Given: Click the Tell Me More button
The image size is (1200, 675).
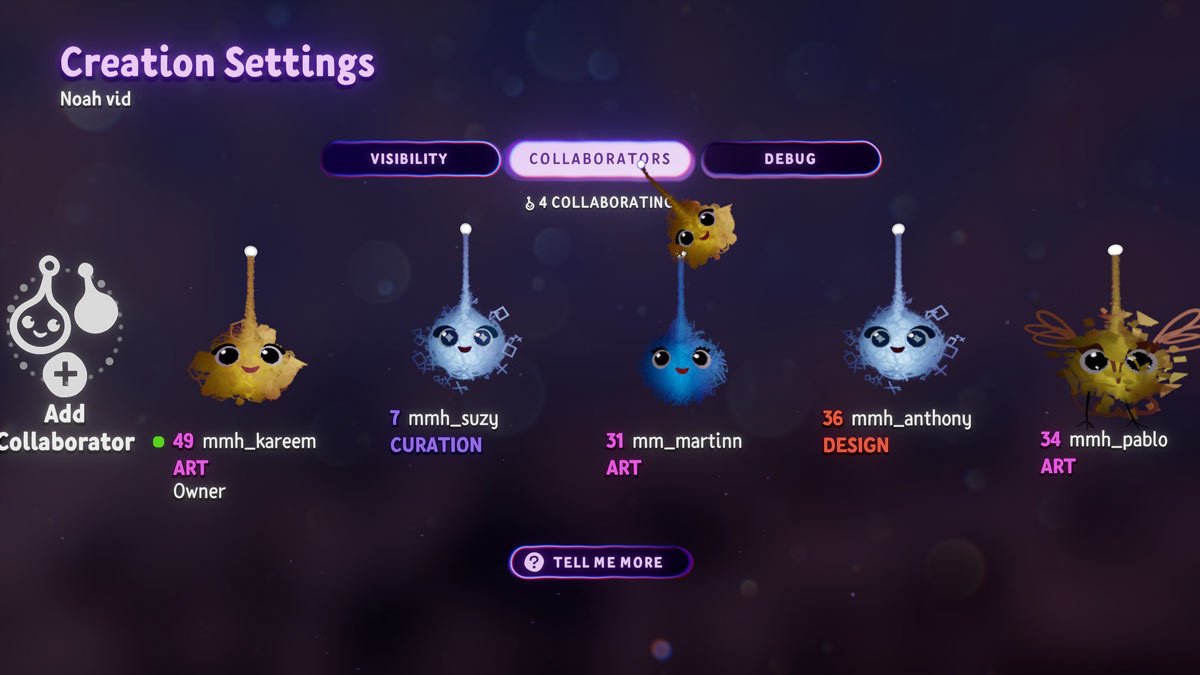Looking at the screenshot, I should (600, 562).
